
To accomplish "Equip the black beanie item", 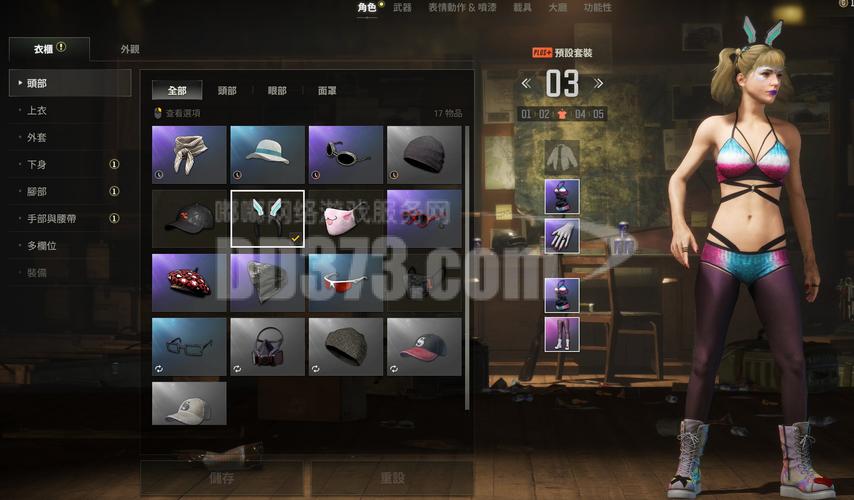I will pyautogui.click(x=424, y=154).
